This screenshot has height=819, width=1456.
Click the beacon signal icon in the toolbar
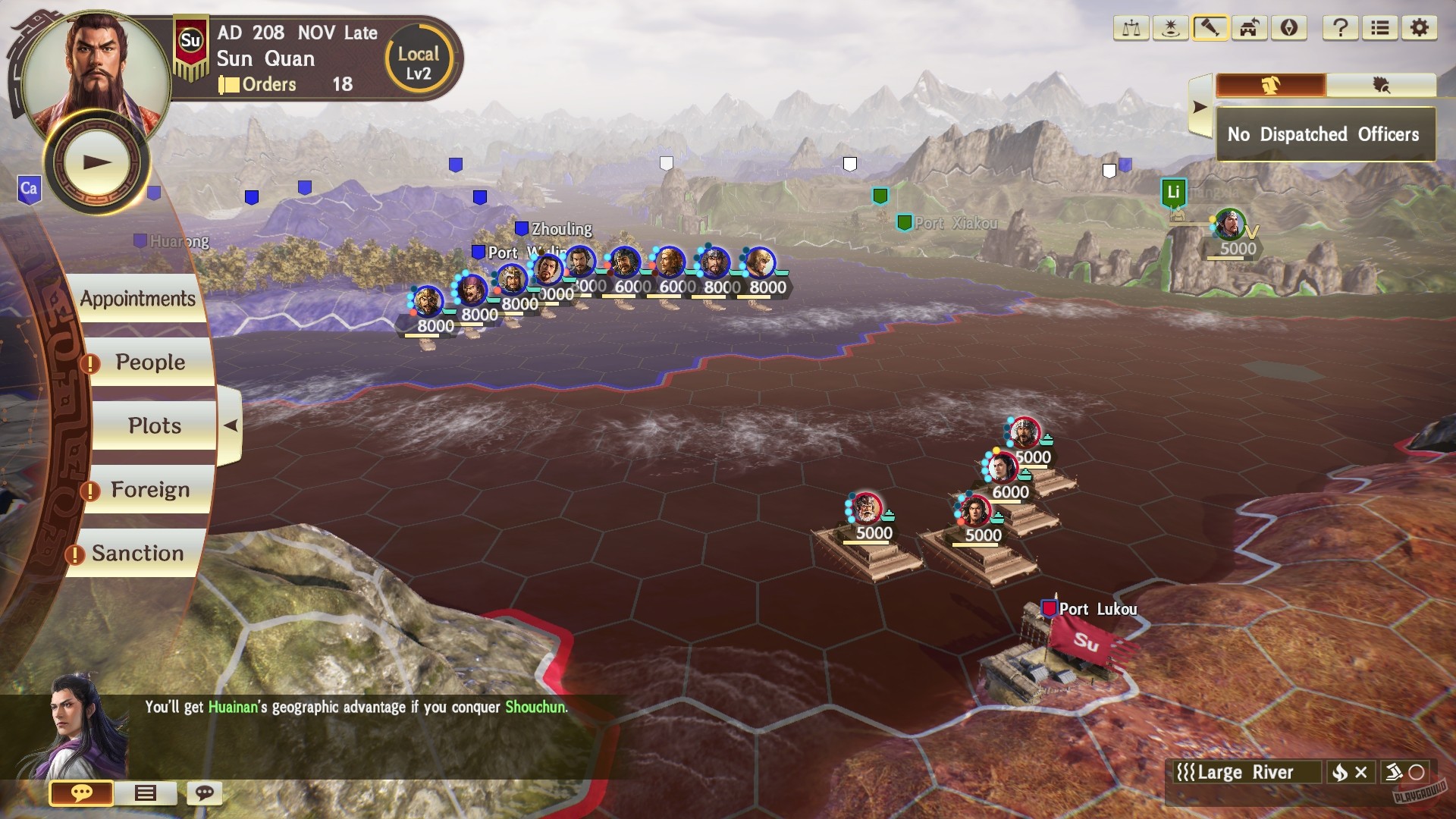click(x=1171, y=29)
